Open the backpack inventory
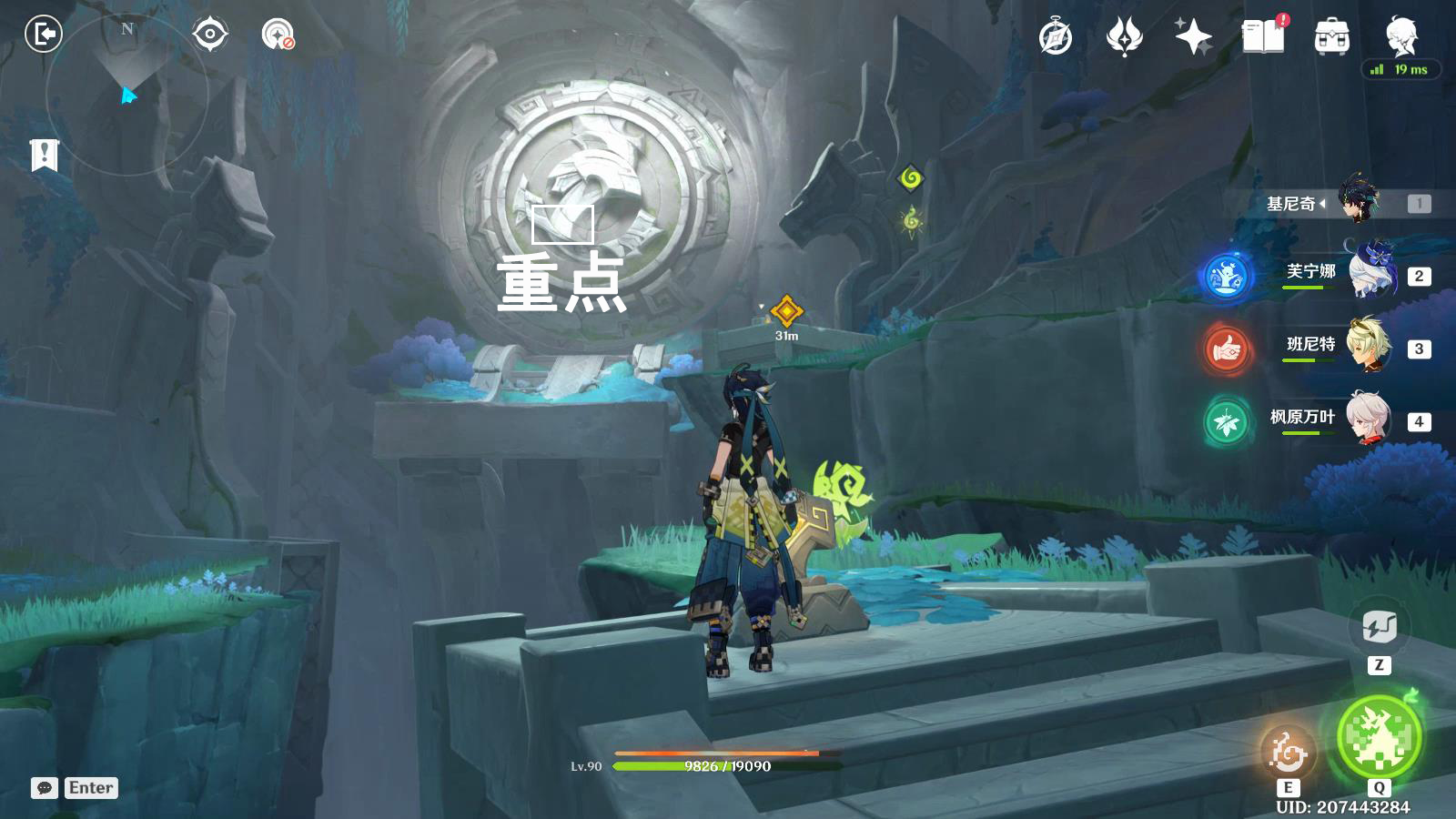 (1331, 37)
